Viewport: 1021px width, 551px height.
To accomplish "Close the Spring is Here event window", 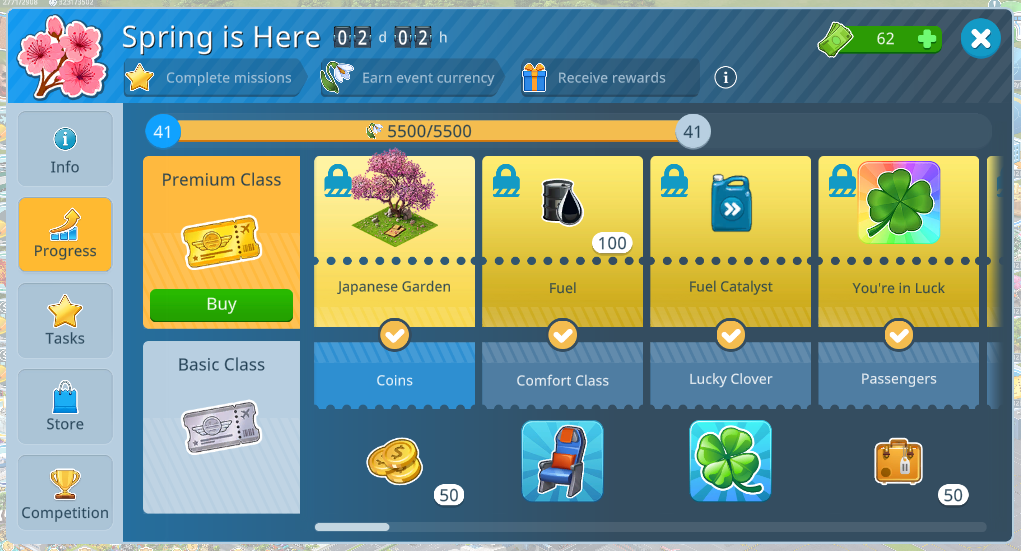I will click(980, 39).
